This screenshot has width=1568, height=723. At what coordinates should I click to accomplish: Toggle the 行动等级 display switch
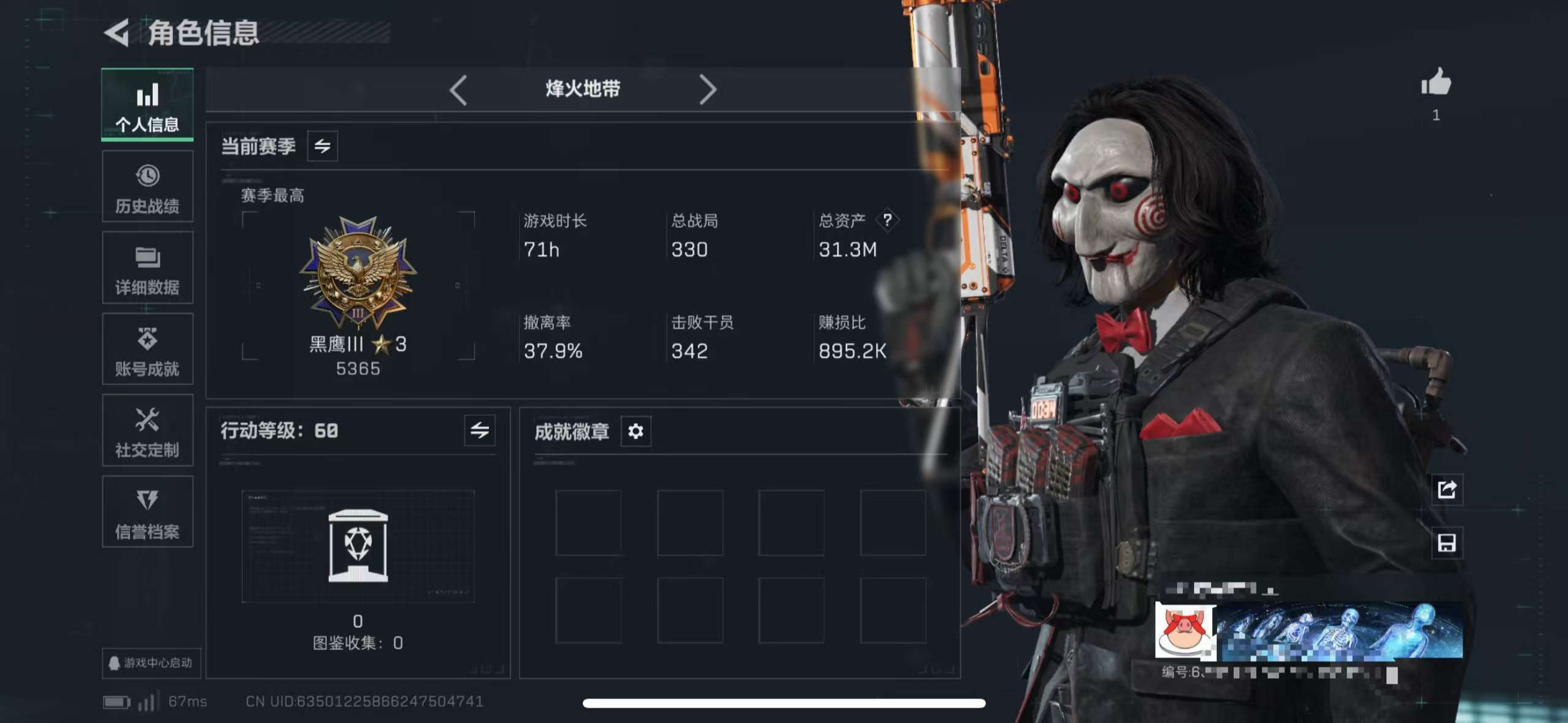479,431
